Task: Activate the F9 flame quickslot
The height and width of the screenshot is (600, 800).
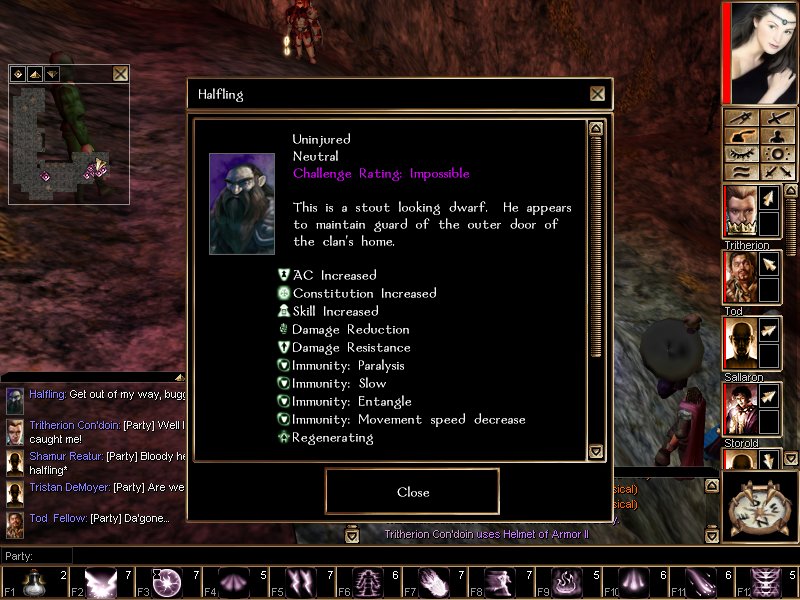Action: 566,581
